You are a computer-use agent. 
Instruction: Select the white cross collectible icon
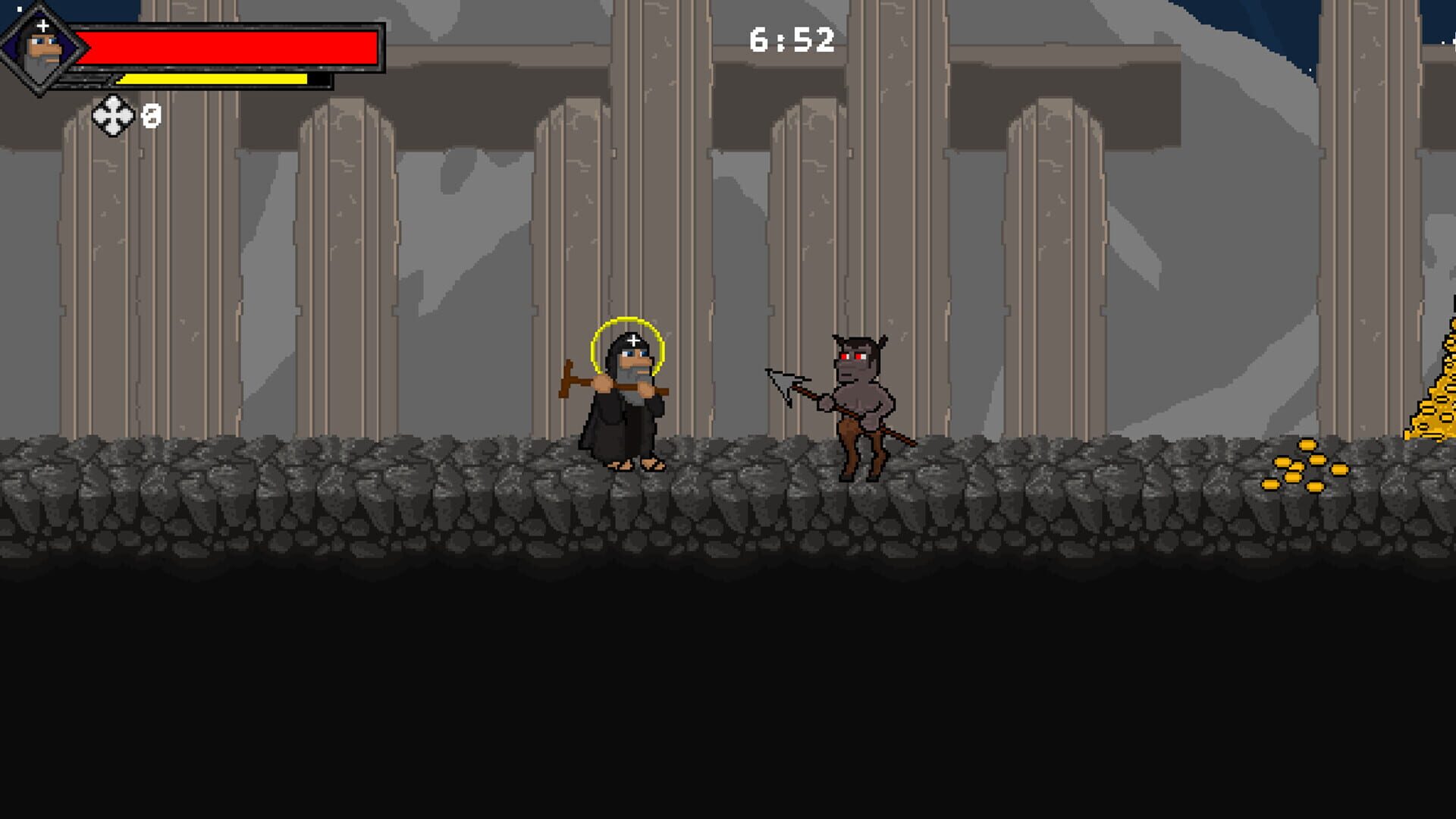114,115
